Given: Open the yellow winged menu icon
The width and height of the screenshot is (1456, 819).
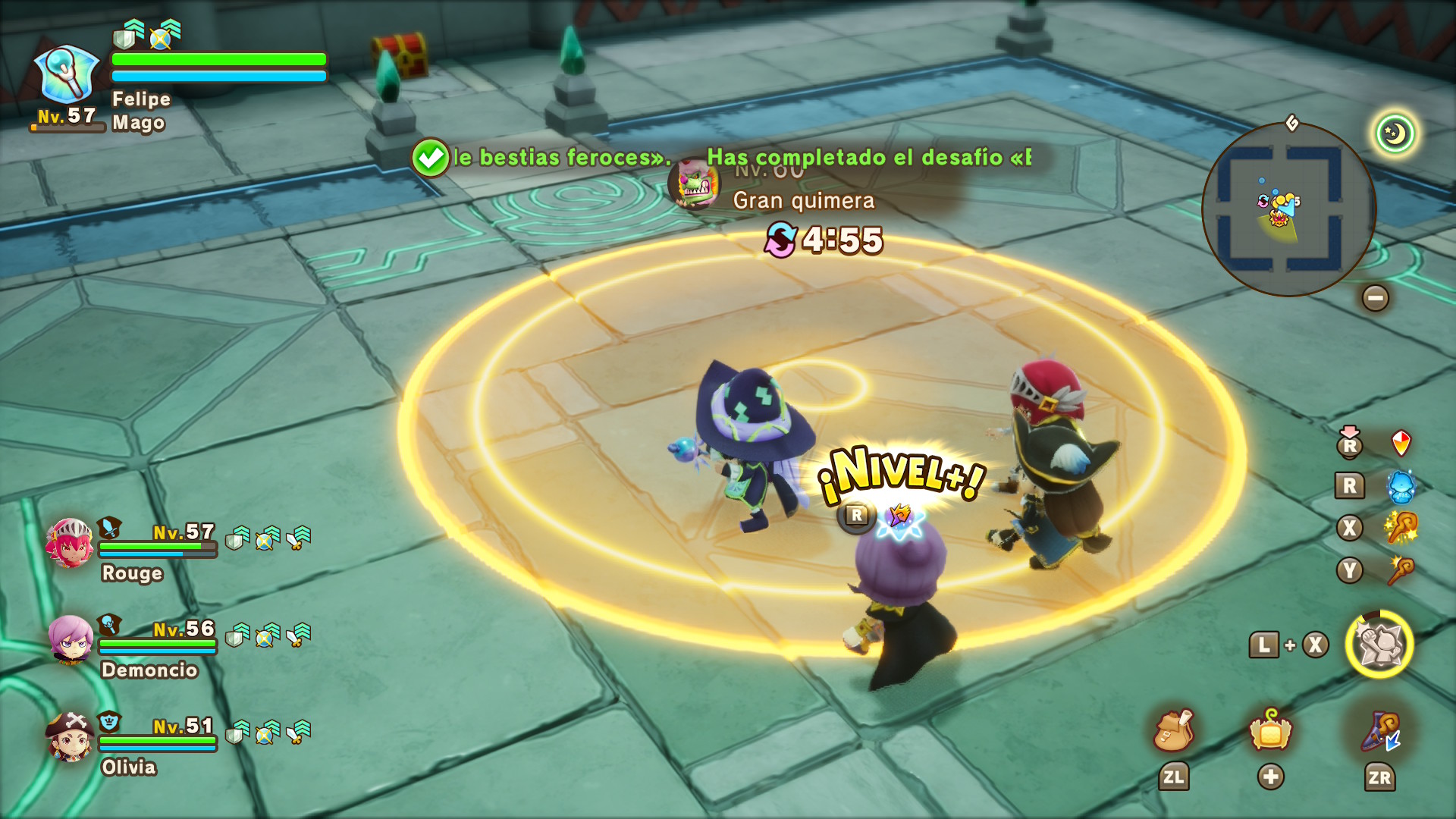Looking at the screenshot, I should pos(1271,730).
